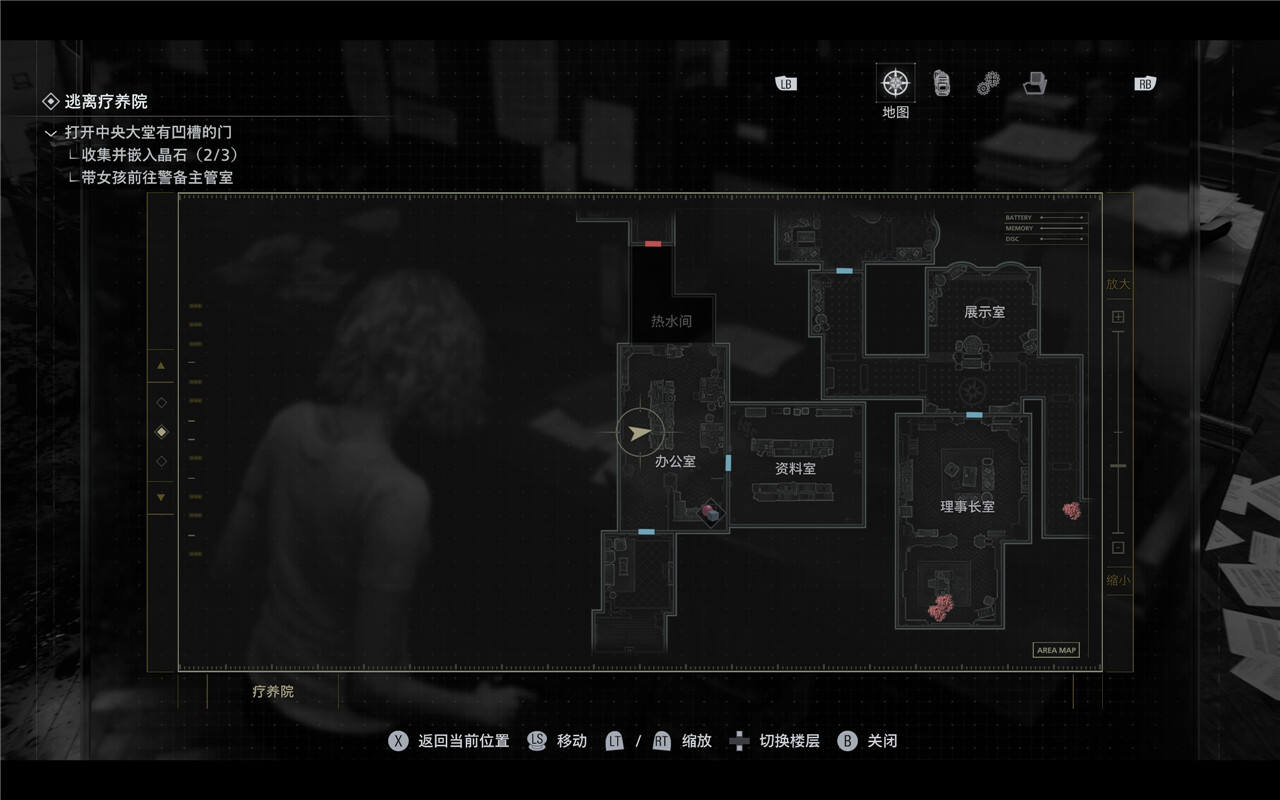The height and width of the screenshot is (800, 1280).
Task: Zoom in with the plus button
Action: coord(1118,317)
